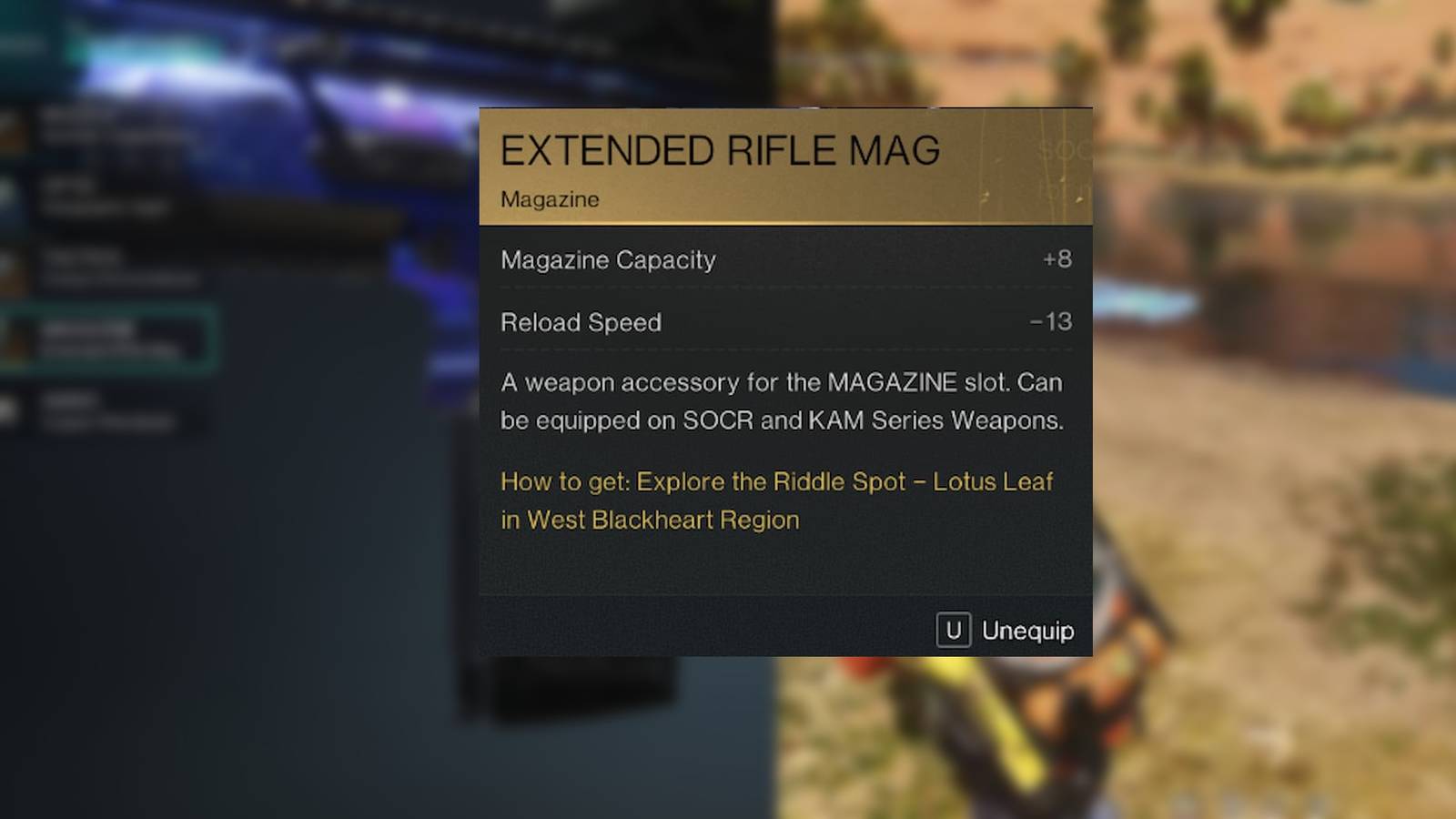Image resolution: width=1456 pixels, height=819 pixels.
Task: Expand the Reload Speed stat row
Action: tap(786, 323)
